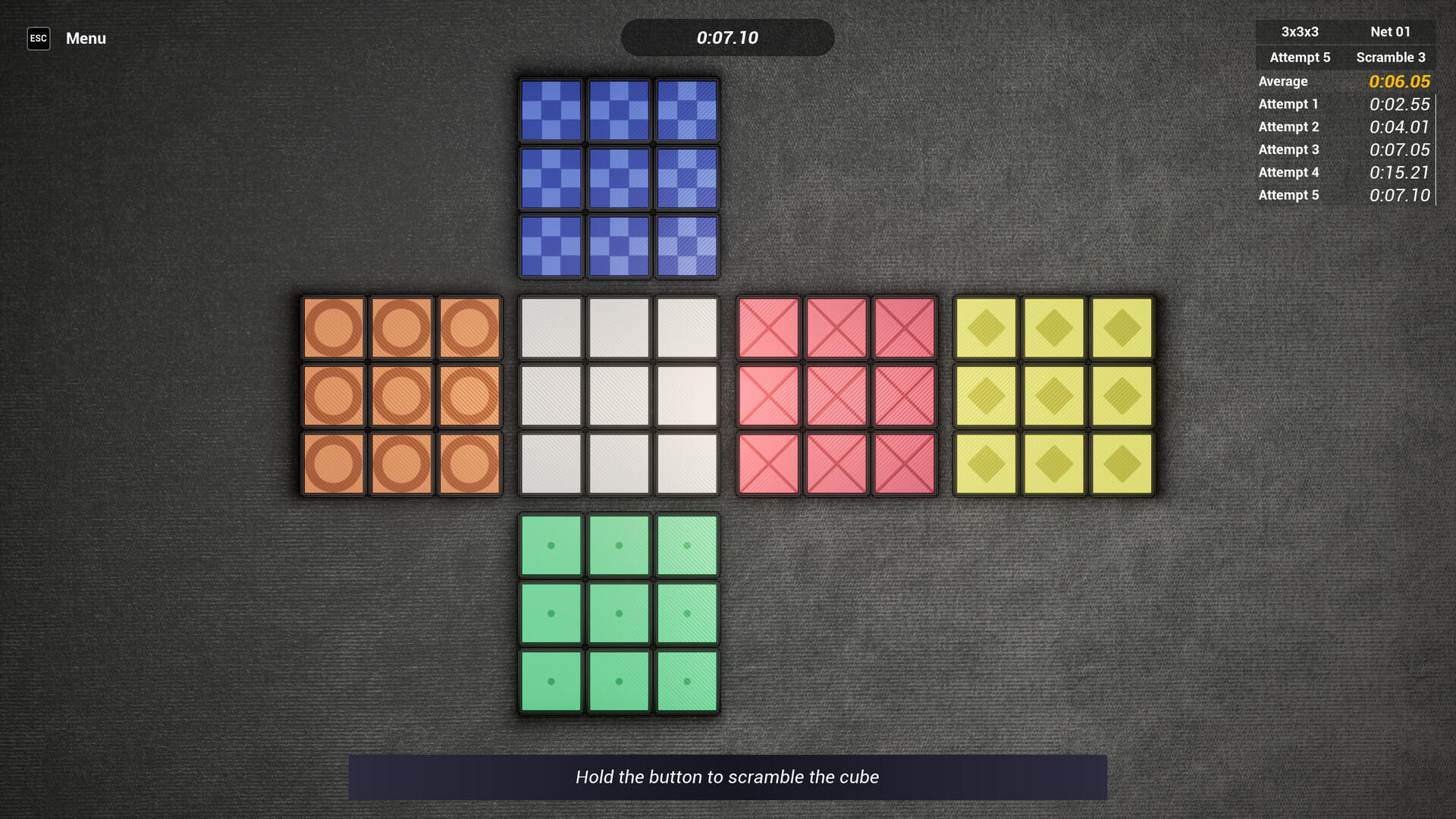Click the red face color swatch

click(x=836, y=396)
